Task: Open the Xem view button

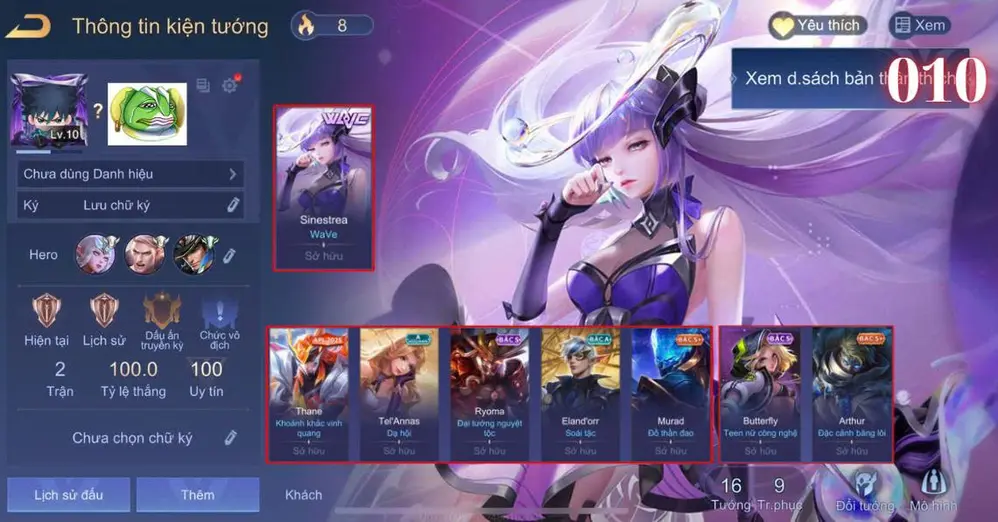Action: tap(919, 26)
